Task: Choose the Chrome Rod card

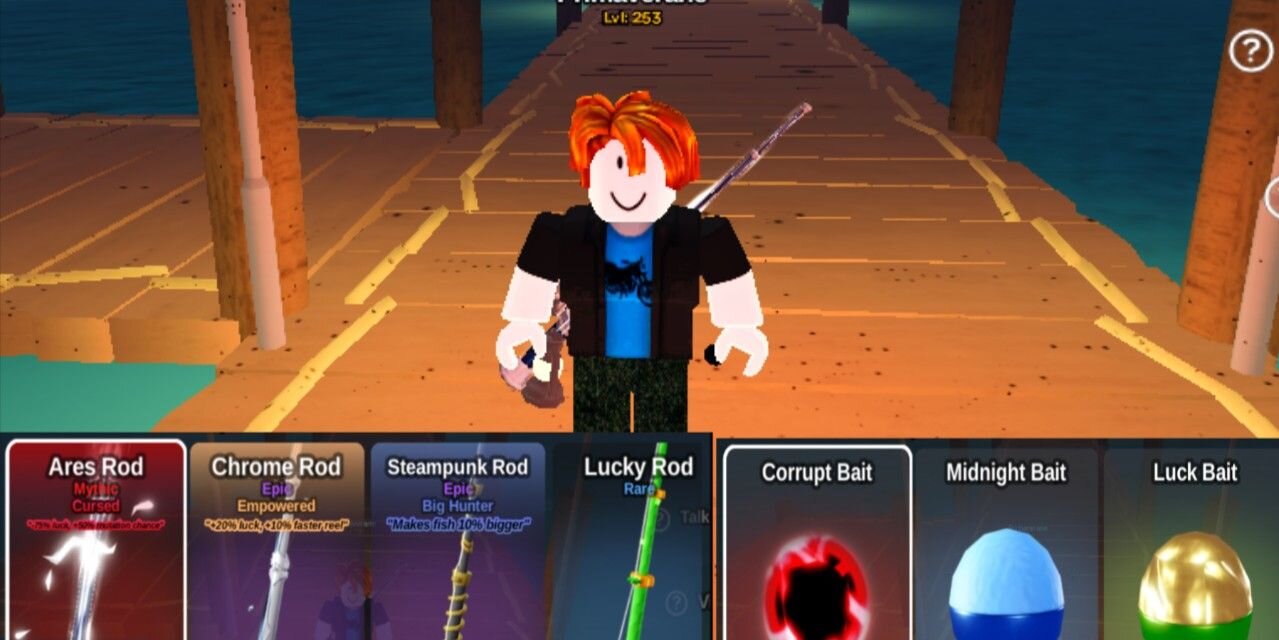Action: (277, 540)
